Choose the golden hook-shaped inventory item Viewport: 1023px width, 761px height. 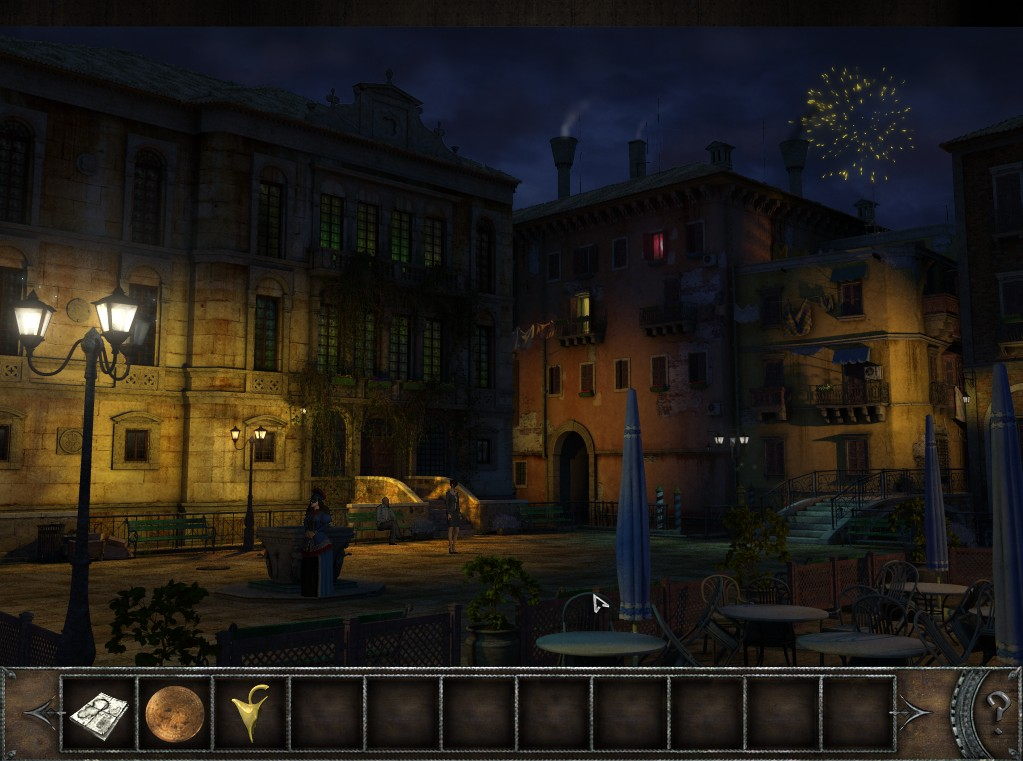click(x=250, y=712)
